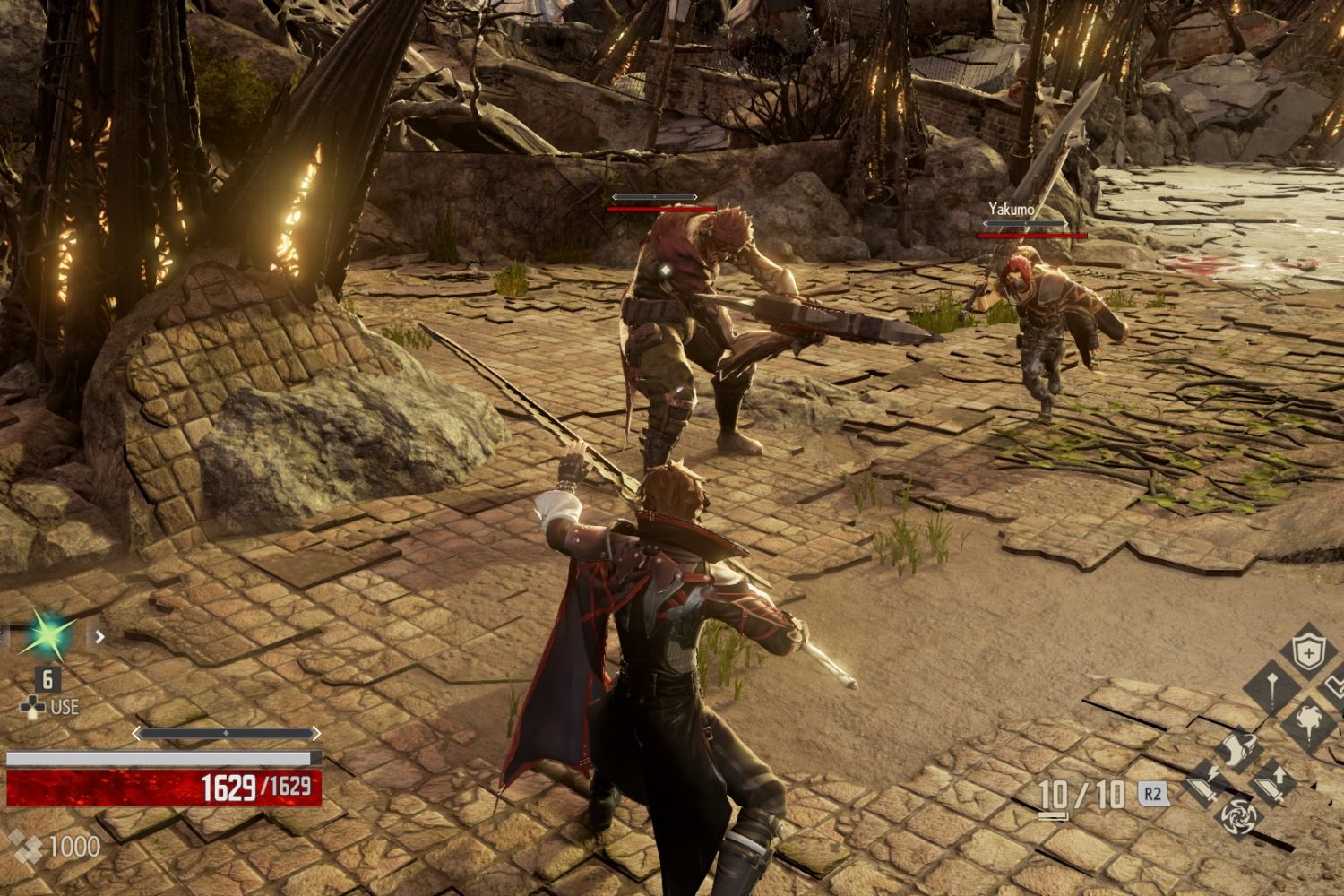Click the right arrow beside the item slot
Viewport: 1344px width, 896px height.
tap(99, 636)
